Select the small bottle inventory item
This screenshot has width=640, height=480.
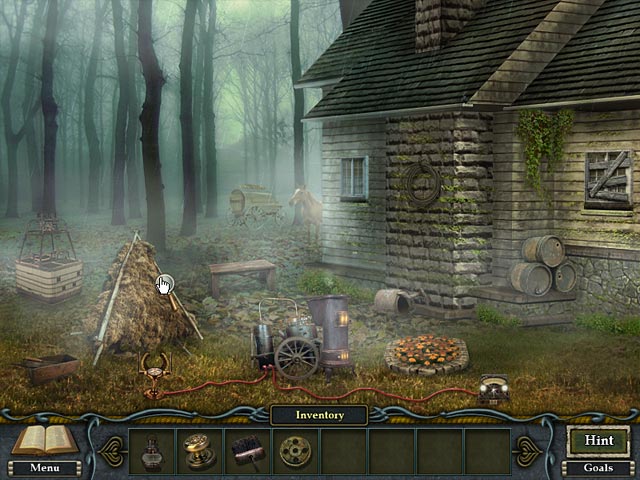click(152, 451)
